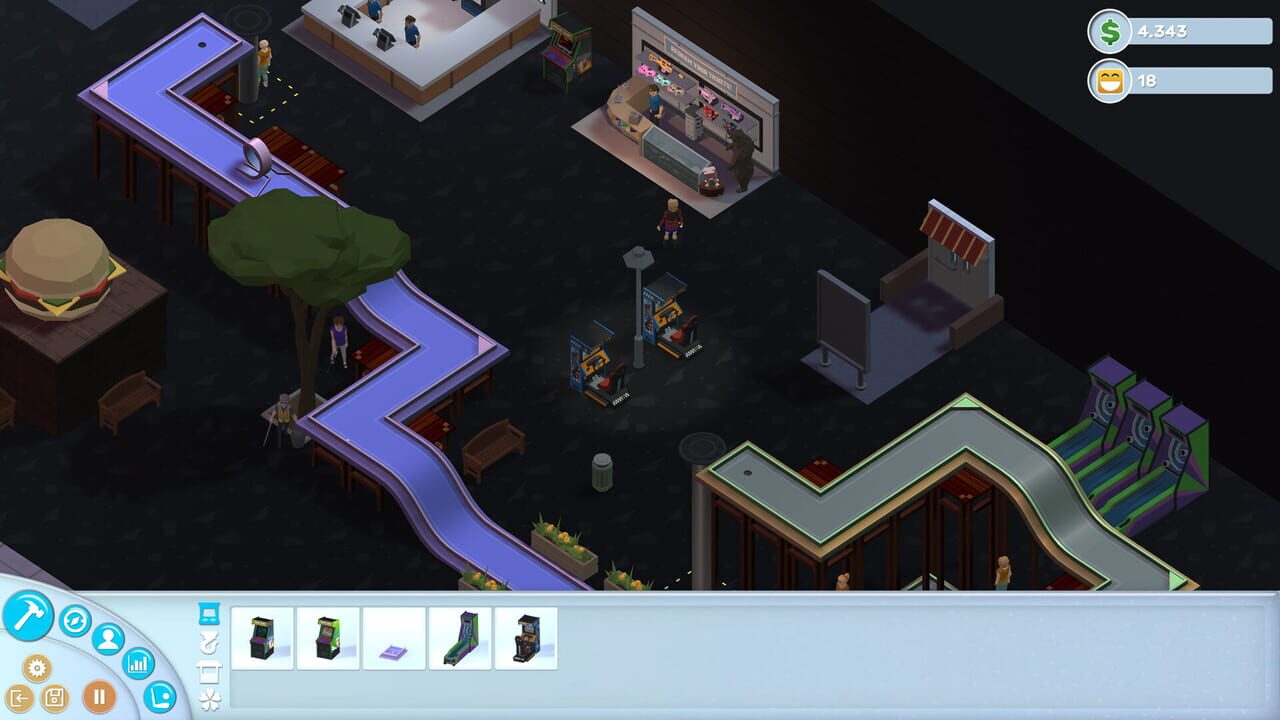Open the staff management person icon

pyautogui.click(x=106, y=639)
